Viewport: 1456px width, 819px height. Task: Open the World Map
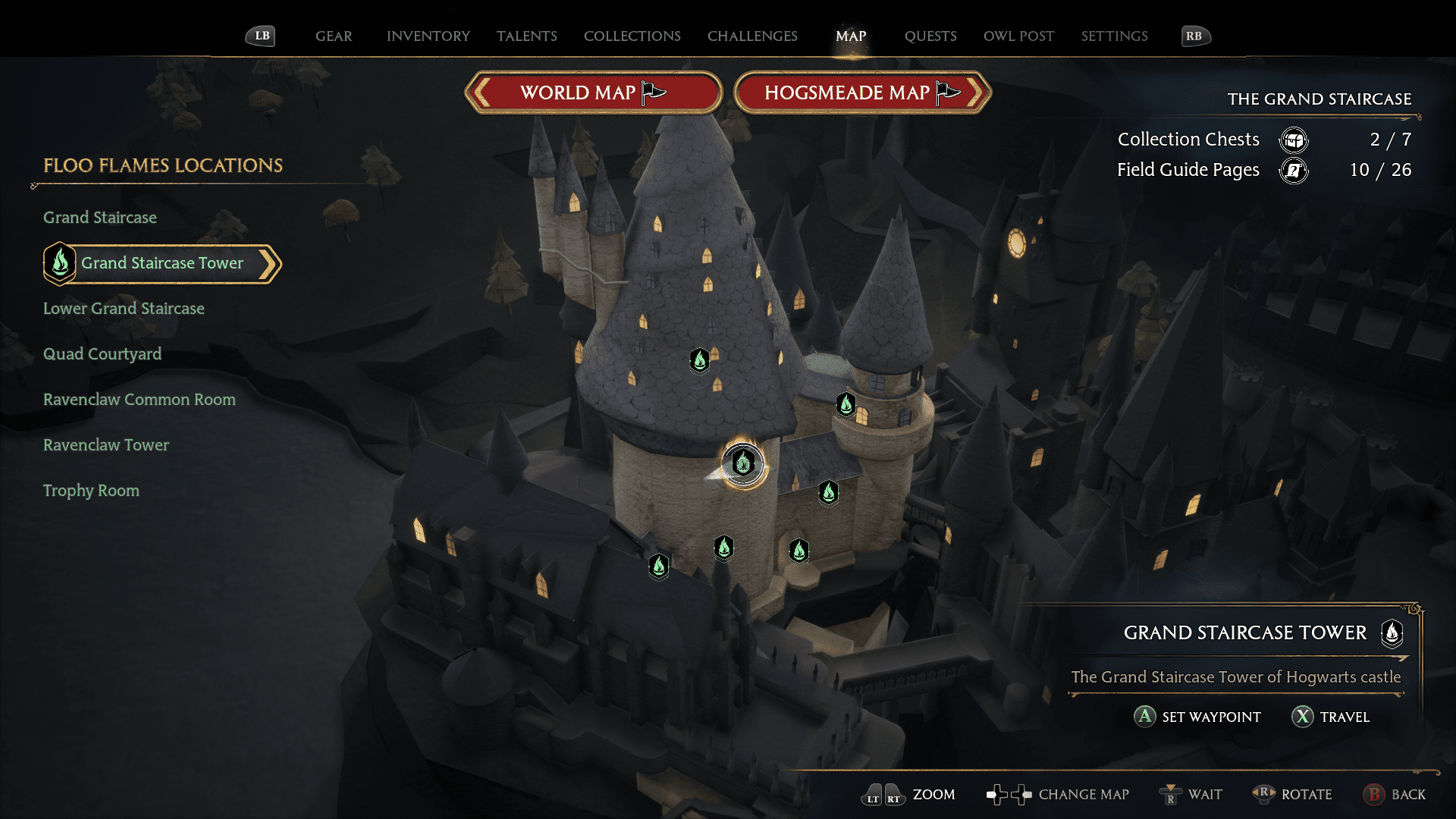coord(593,93)
